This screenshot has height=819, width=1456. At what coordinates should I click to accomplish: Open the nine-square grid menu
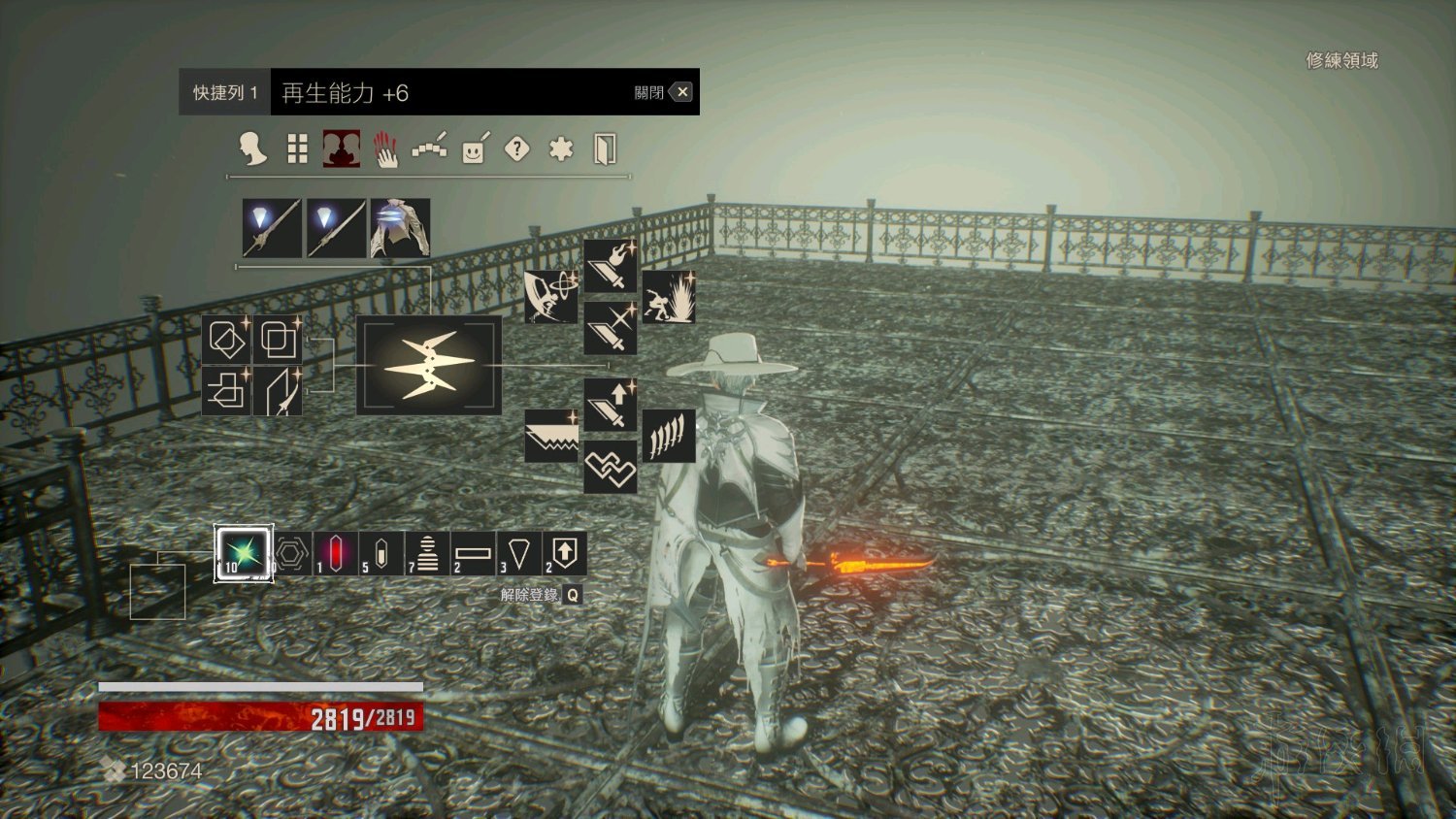pyautogui.click(x=297, y=148)
